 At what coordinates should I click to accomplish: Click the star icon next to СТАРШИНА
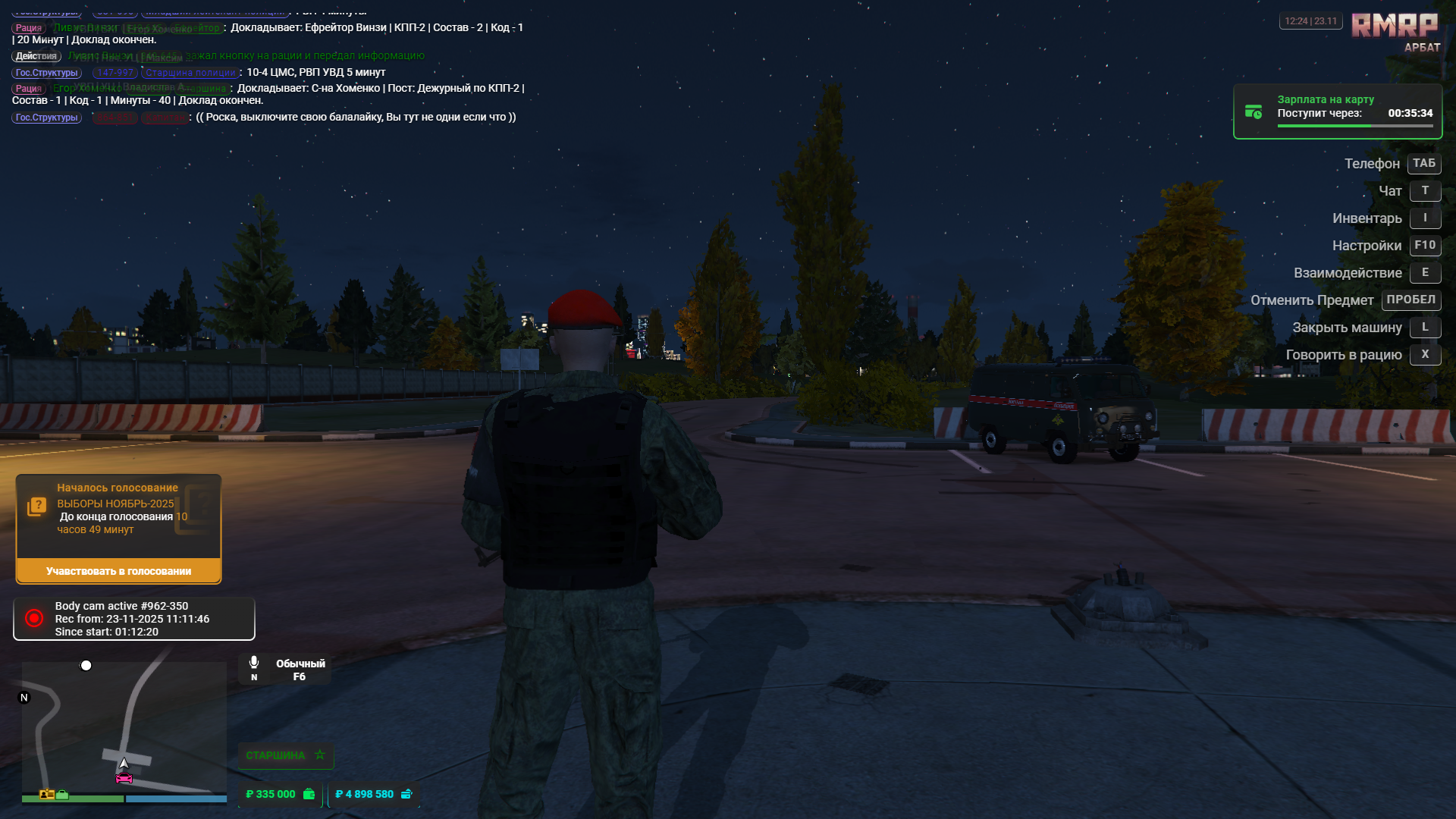coord(319,755)
